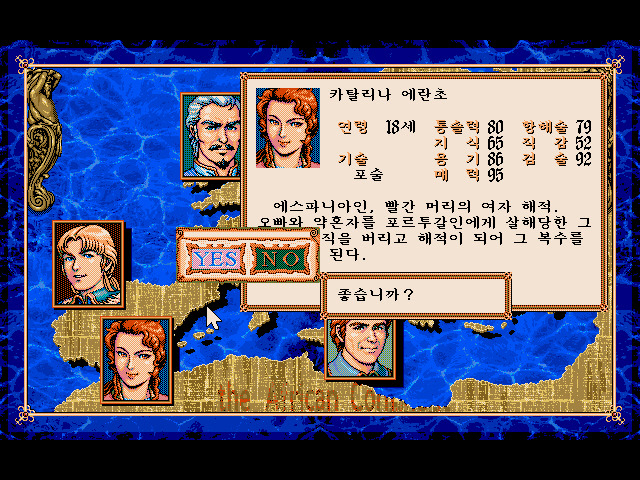Screen dimensions: 640x480
Task: Confirm with the YES button
Action: (x=214, y=258)
